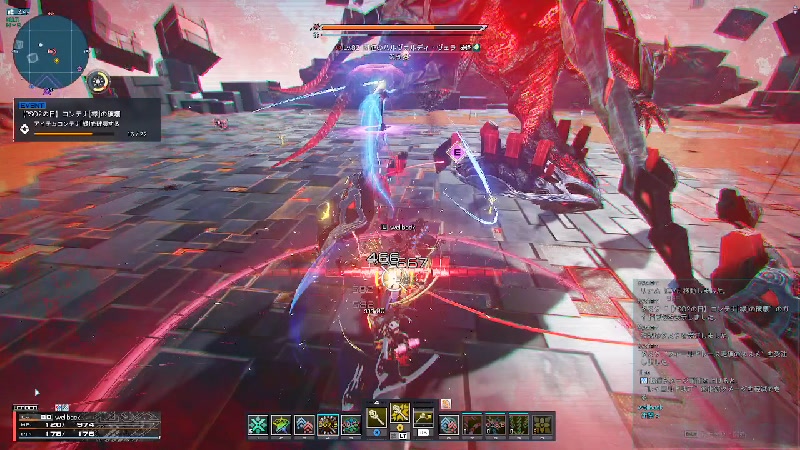Select the teal snowflake skill slot
800x450 pixels.
click(258, 424)
